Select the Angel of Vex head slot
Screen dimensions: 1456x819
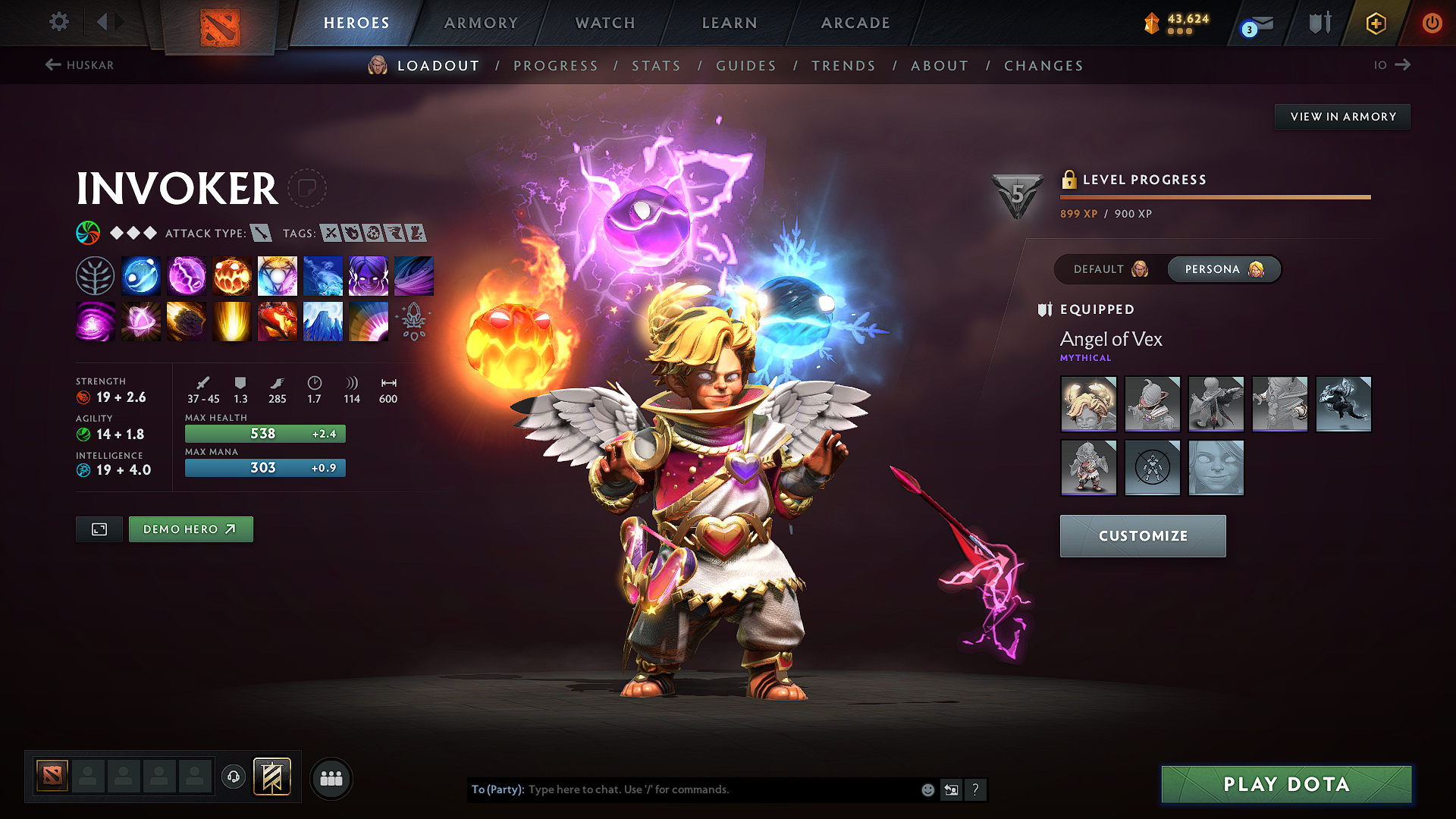tap(1088, 404)
